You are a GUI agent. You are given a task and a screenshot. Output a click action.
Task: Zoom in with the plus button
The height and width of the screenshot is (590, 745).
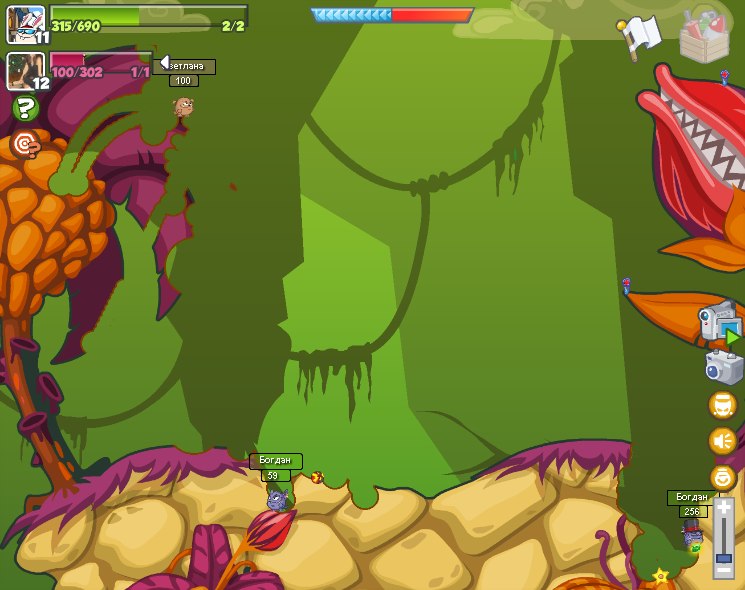pos(723,508)
